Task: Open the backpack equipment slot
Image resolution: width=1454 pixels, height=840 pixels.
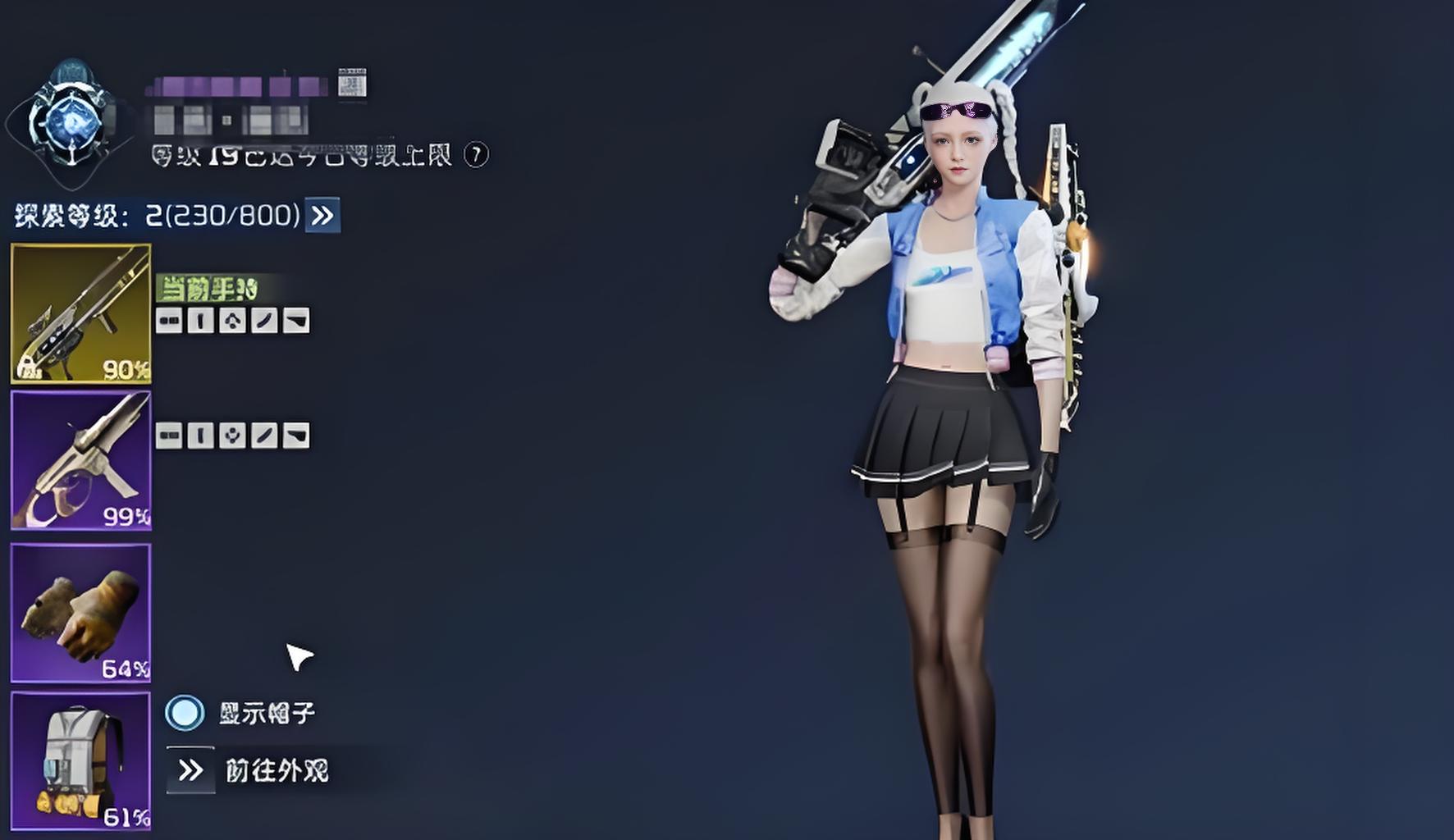Action: click(x=80, y=761)
